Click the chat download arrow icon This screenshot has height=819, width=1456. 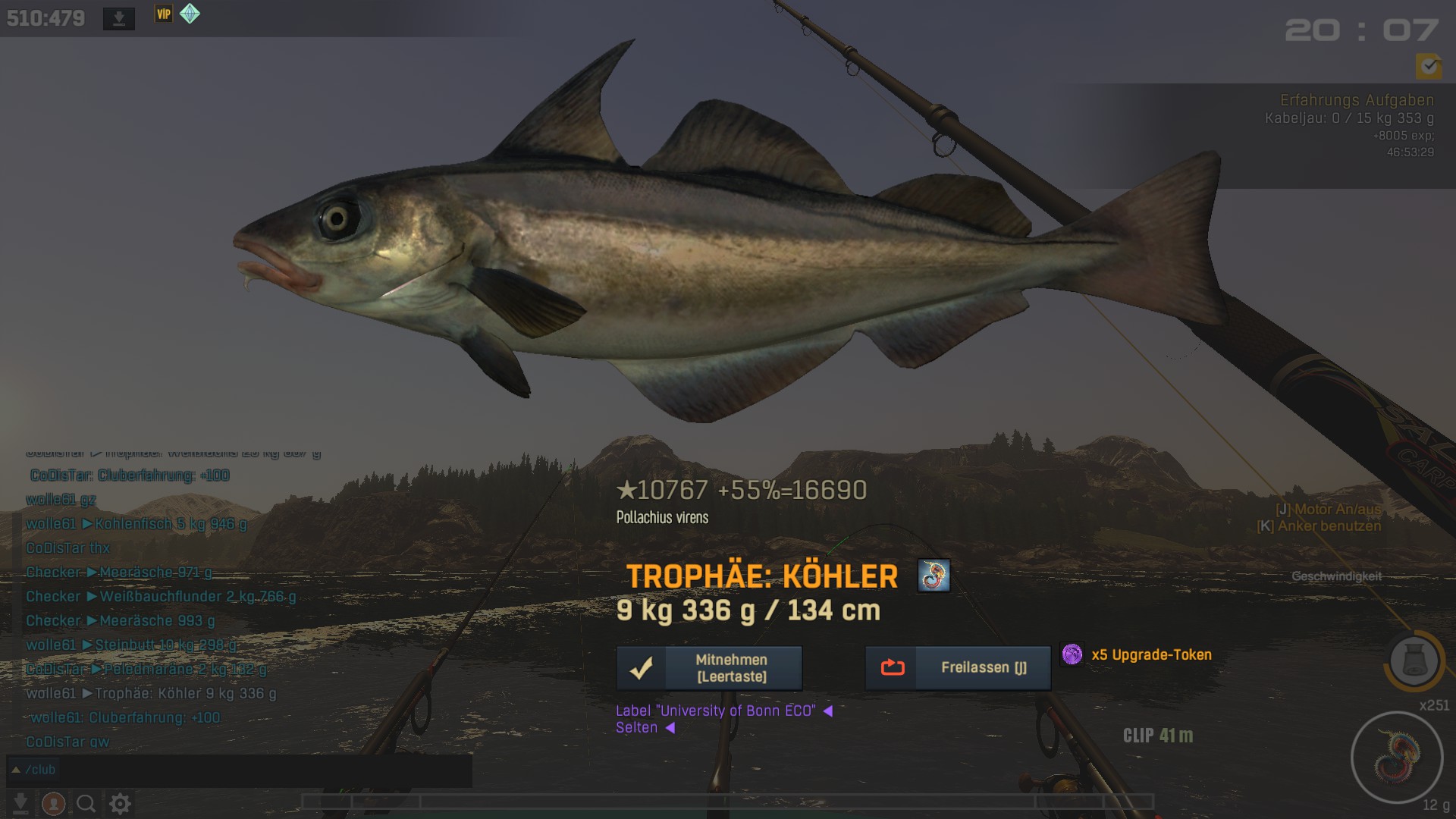tap(20, 803)
